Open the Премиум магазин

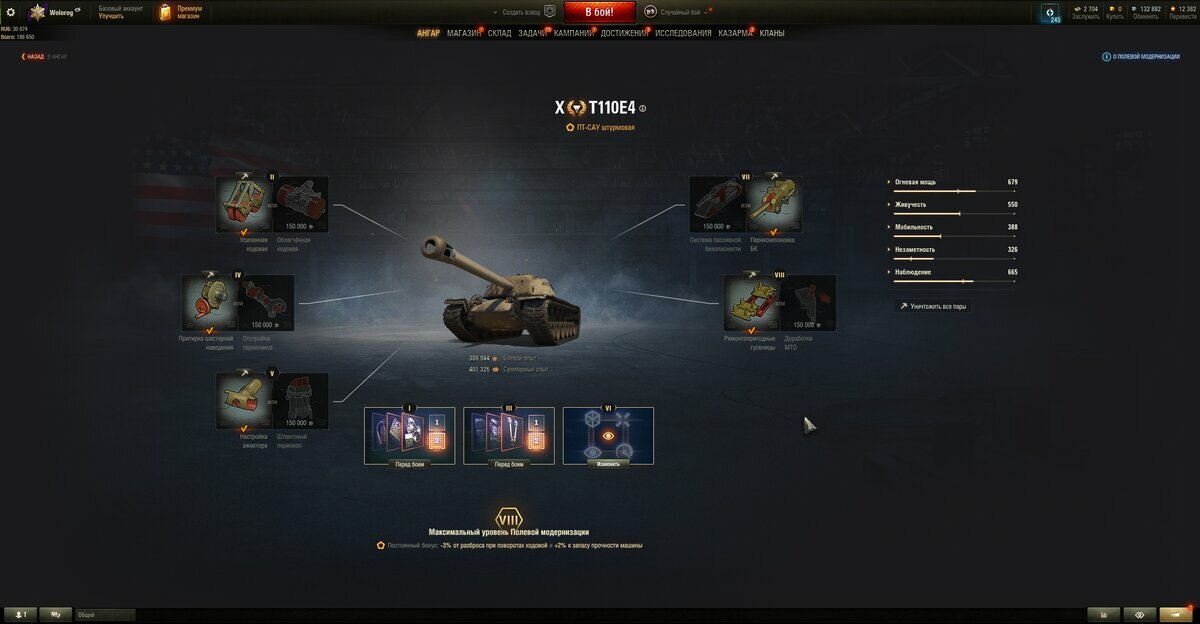[179, 12]
